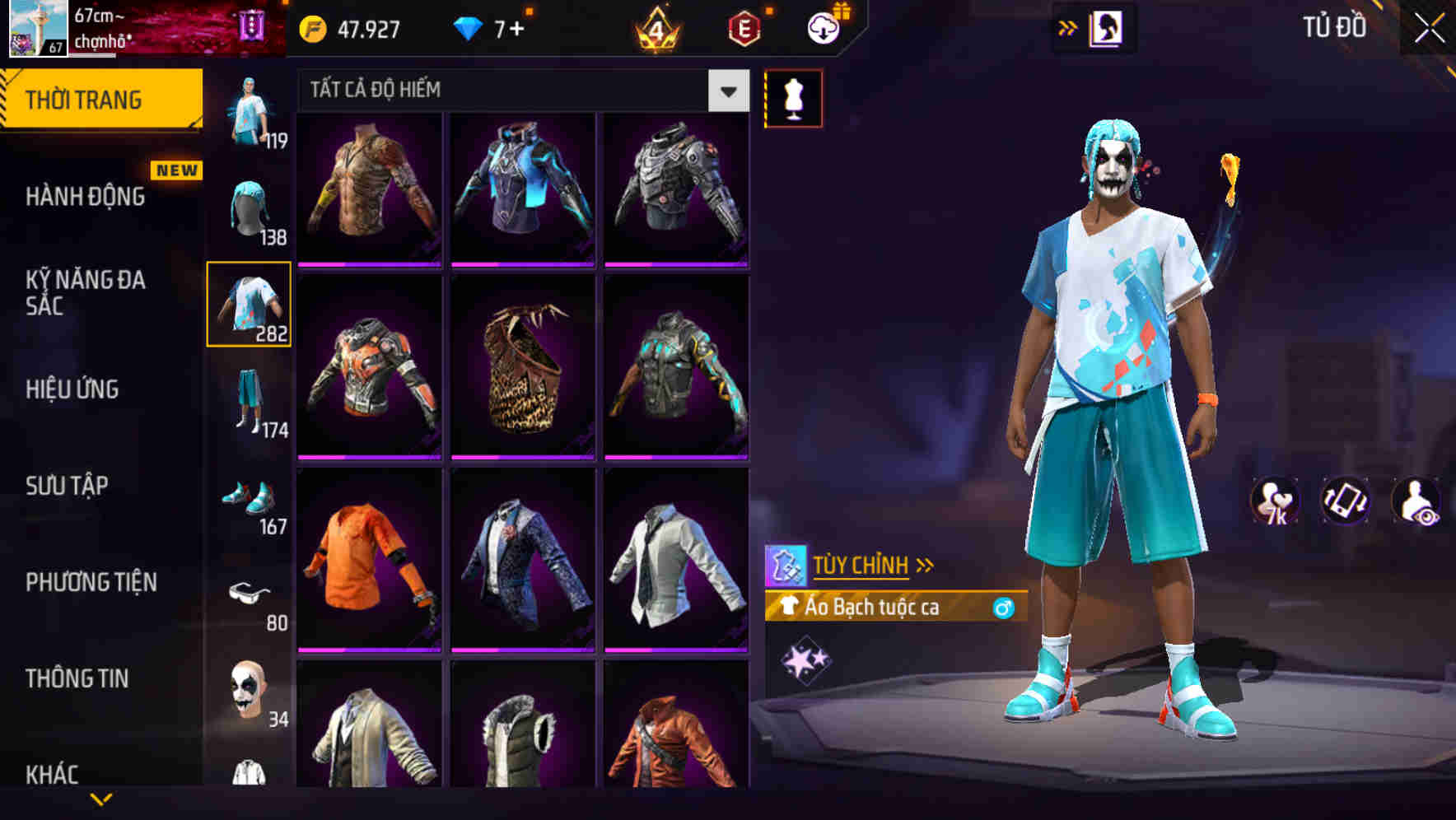Open the character card icon near top right
This screenshot has width=1456, height=820.
(1106, 27)
